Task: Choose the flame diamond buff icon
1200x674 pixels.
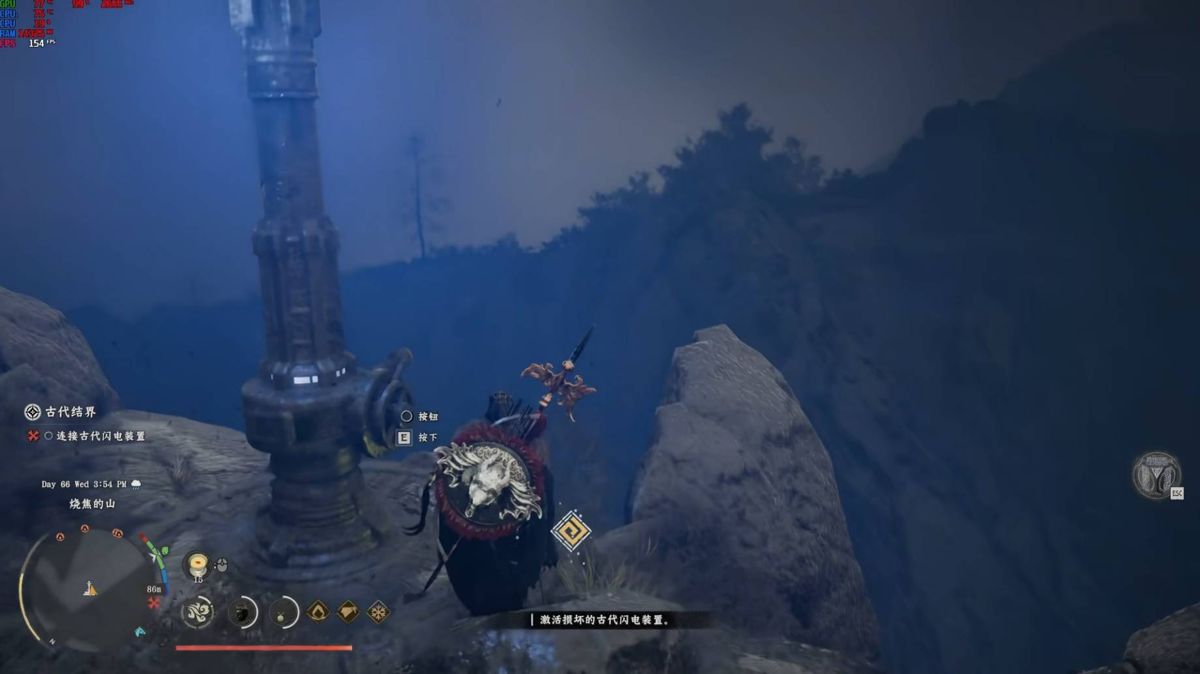Action: point(318,611)
